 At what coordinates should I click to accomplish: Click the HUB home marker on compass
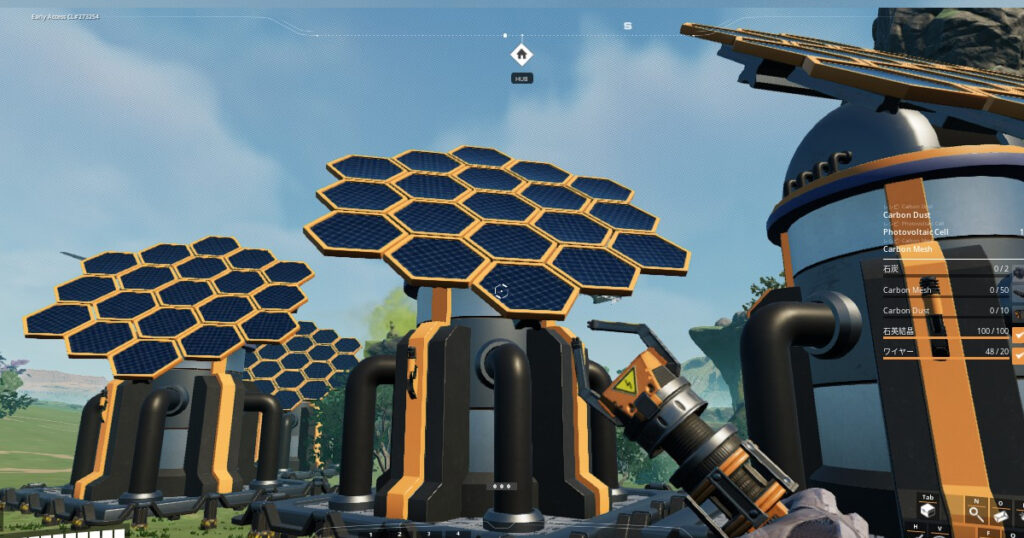tap(520, 55)
